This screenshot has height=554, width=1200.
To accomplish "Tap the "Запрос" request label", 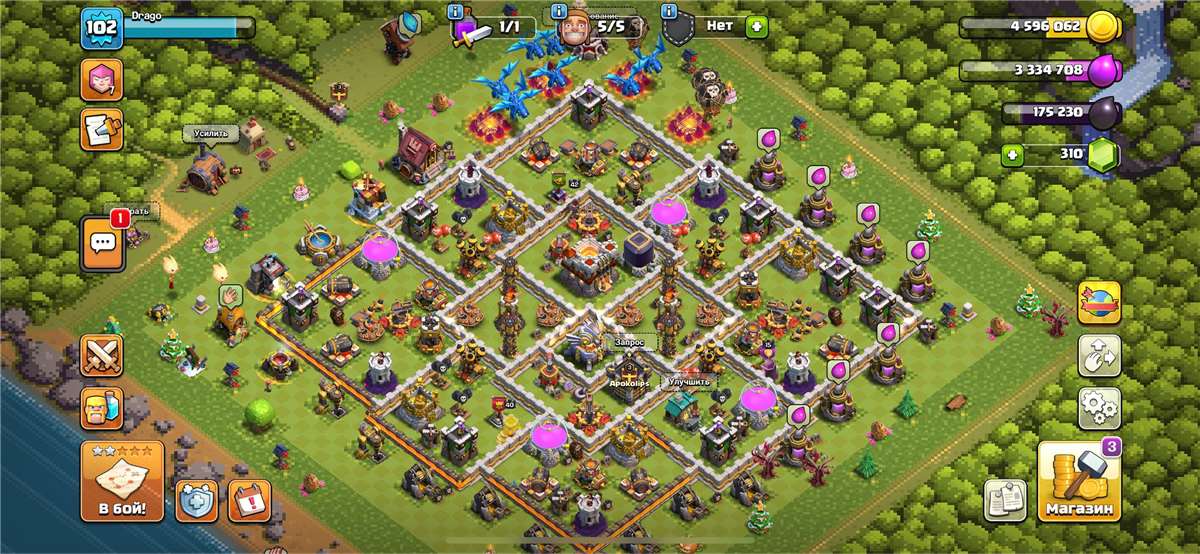I will (x=630, y=341).
